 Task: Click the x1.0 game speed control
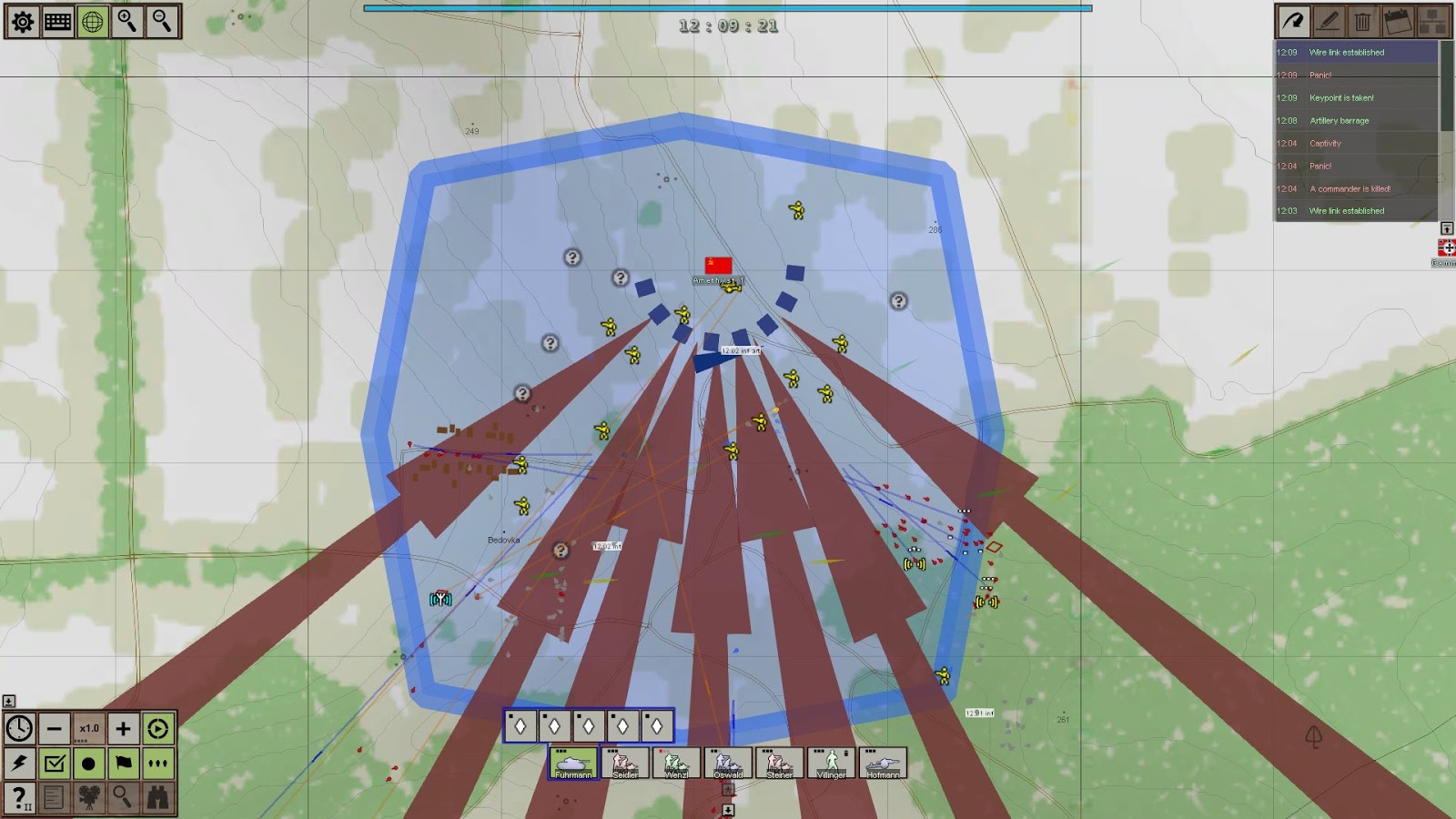[x=87, y=728]
